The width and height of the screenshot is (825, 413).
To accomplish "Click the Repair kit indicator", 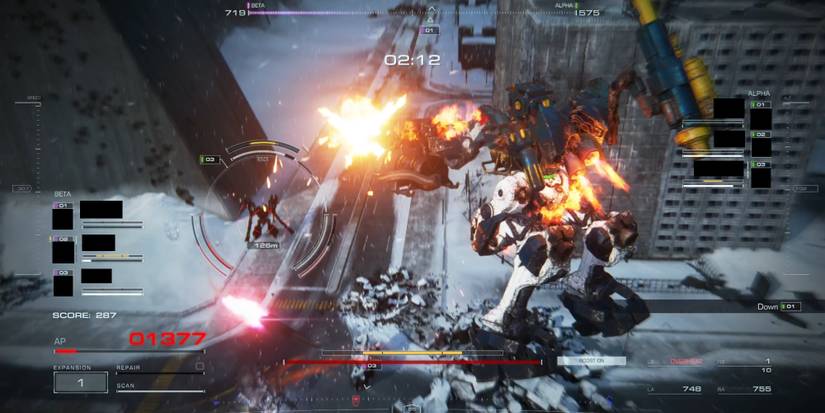I will (160, 368).
